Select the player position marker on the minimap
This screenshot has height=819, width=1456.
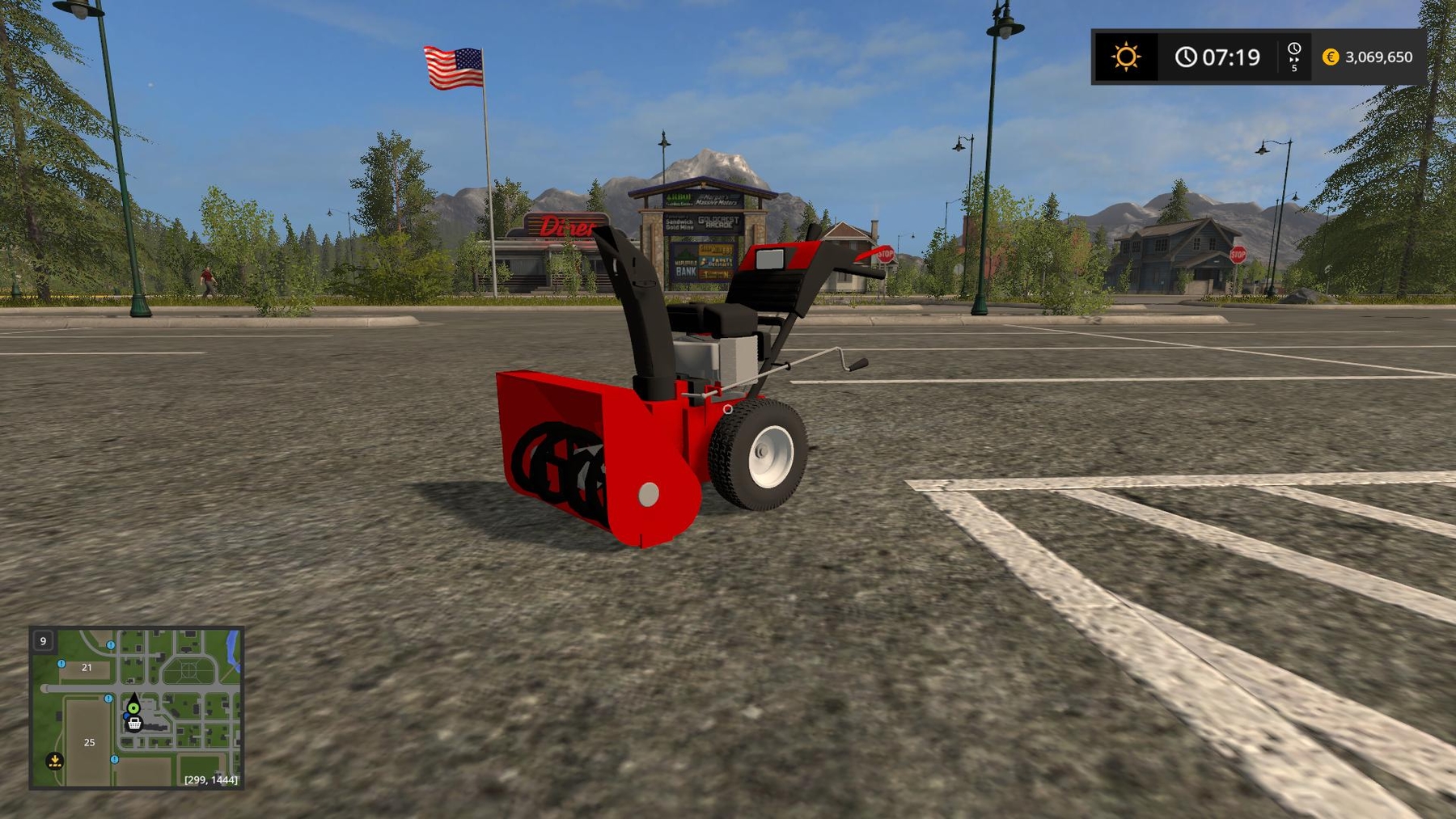(134, 699)
